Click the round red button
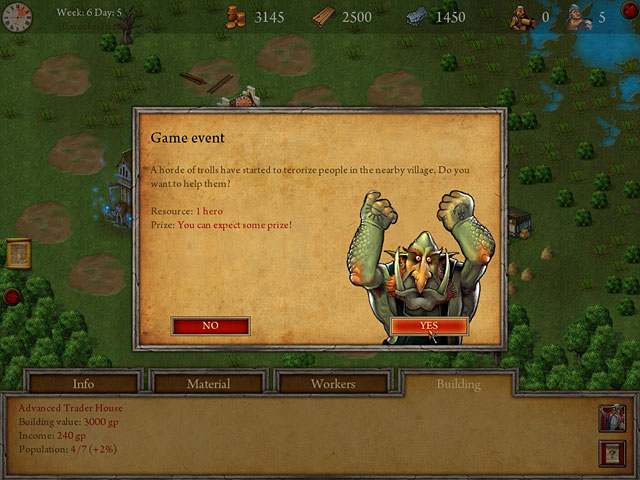640x480 pixels. point(12,296)
